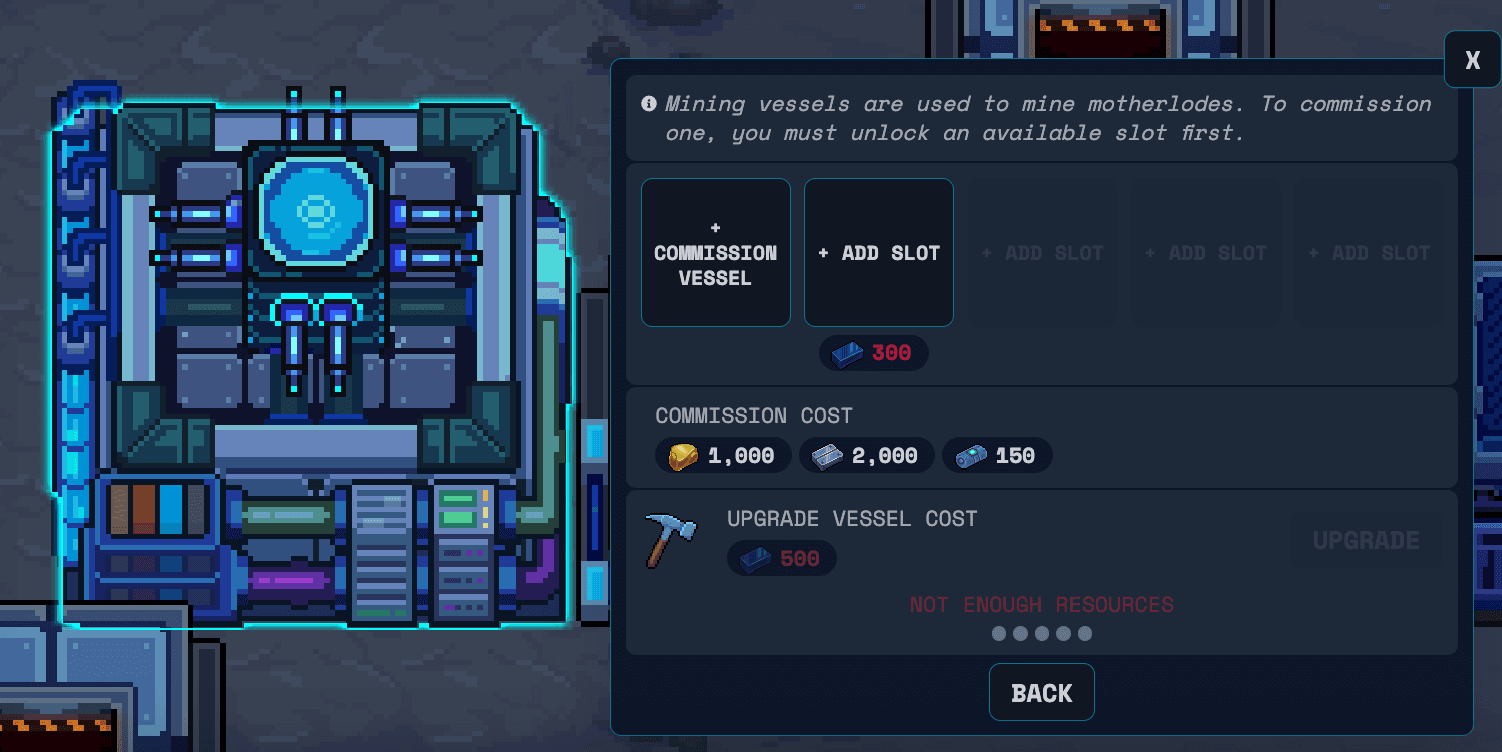Viewport: 1502px width, 752px height.
Task: Click the Not Enough Resources warning text
Action: (x=1041, y=605)
